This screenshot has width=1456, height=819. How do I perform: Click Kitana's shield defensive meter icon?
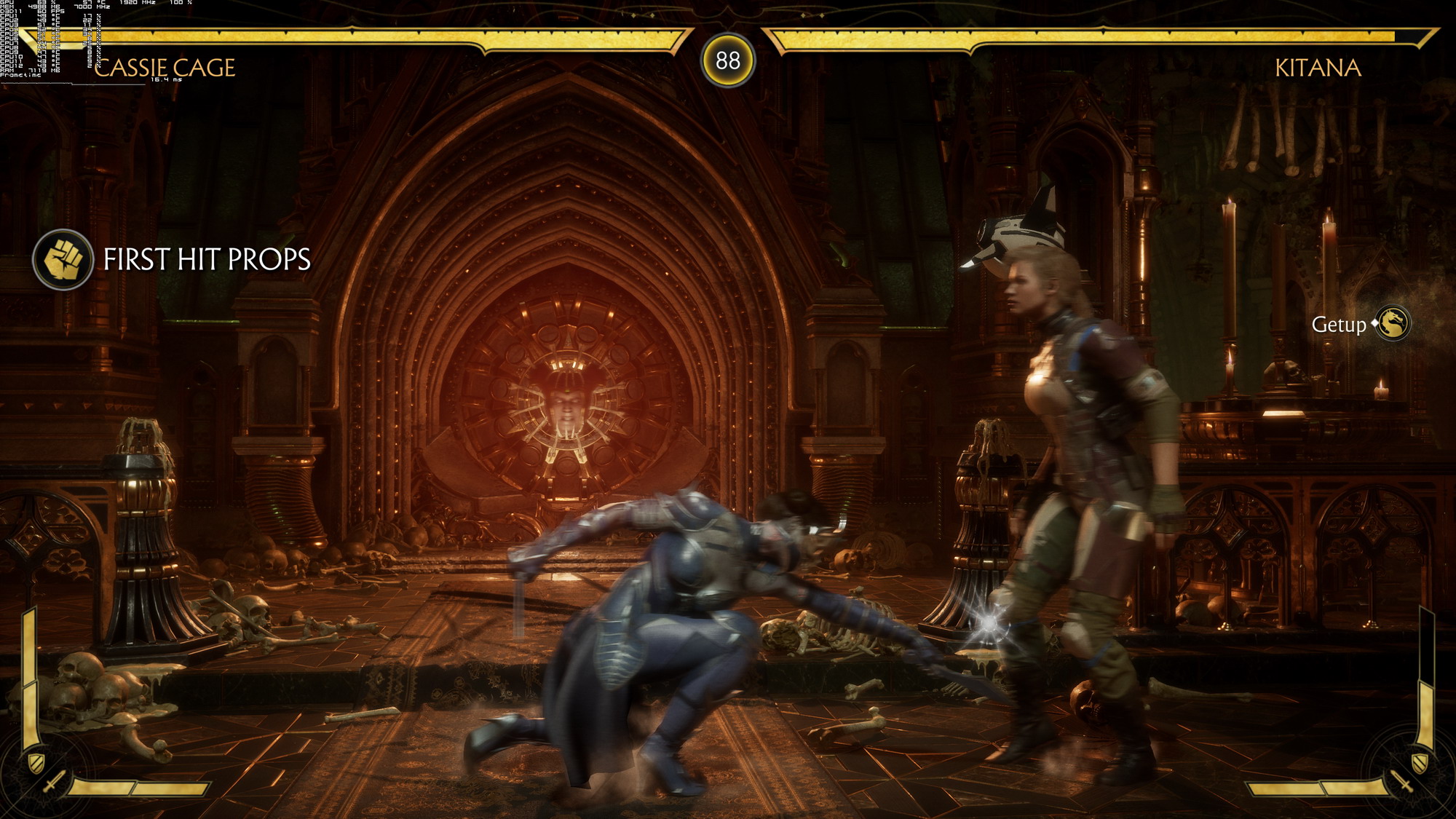pos(1420,762)
